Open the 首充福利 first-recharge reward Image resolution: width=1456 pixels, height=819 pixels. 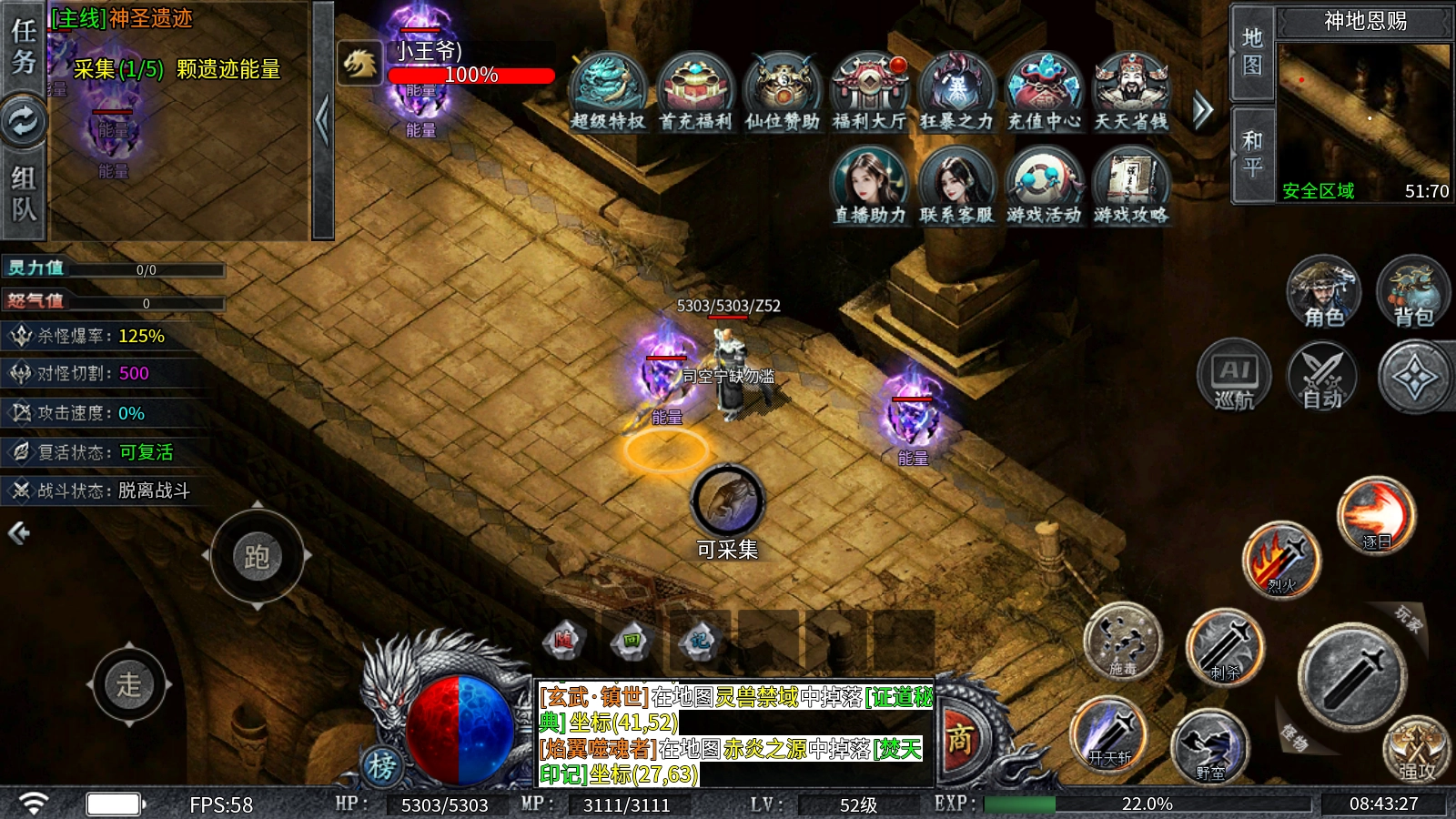(694, 92)
